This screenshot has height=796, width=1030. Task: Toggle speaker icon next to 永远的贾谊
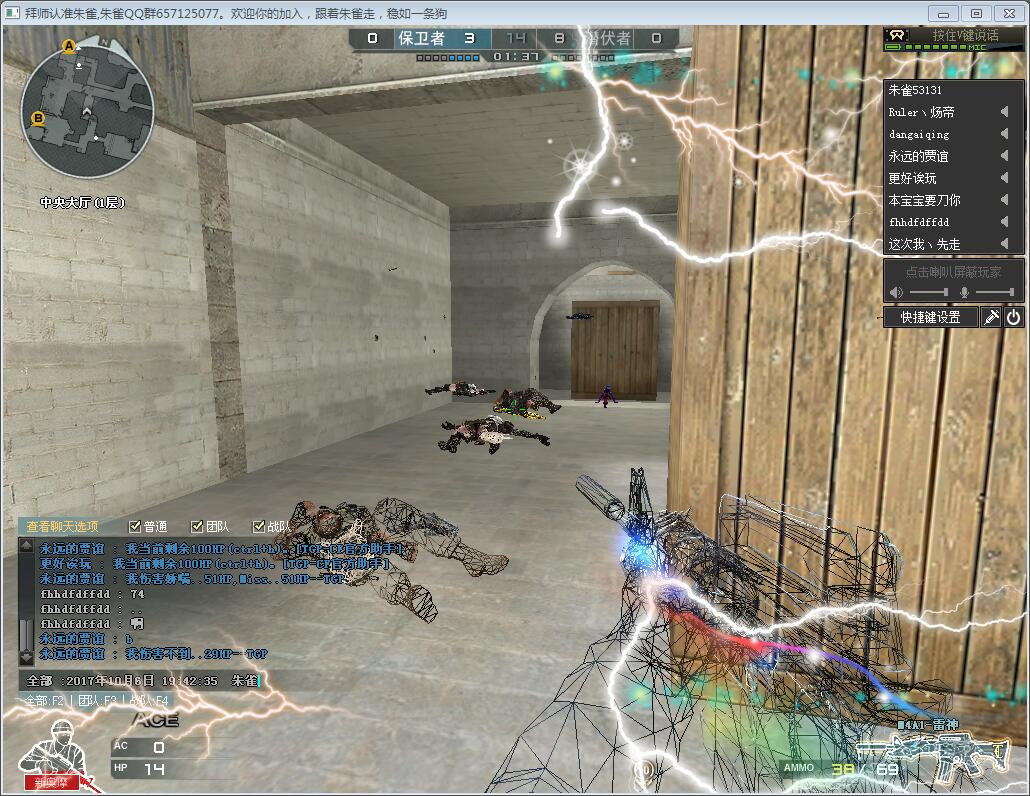click(x=1004, y=156)
